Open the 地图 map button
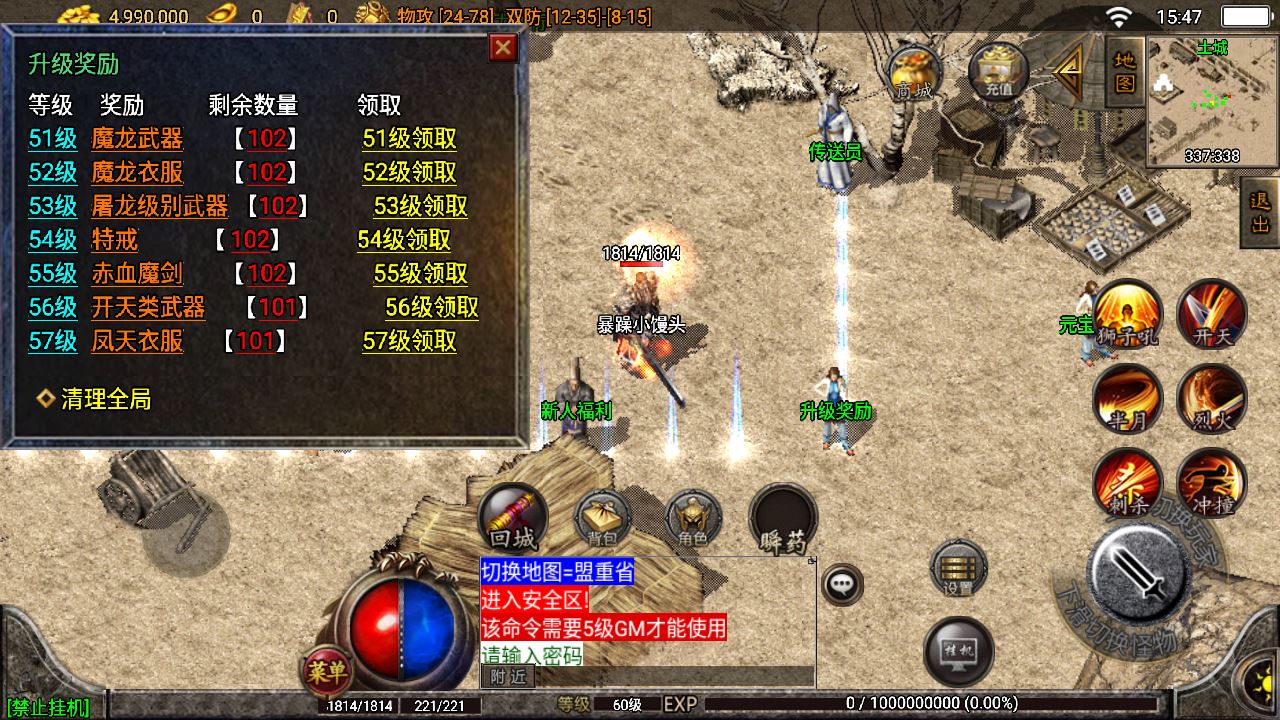The height and width of the screenshot is (720, 1280). (1125, 71)
